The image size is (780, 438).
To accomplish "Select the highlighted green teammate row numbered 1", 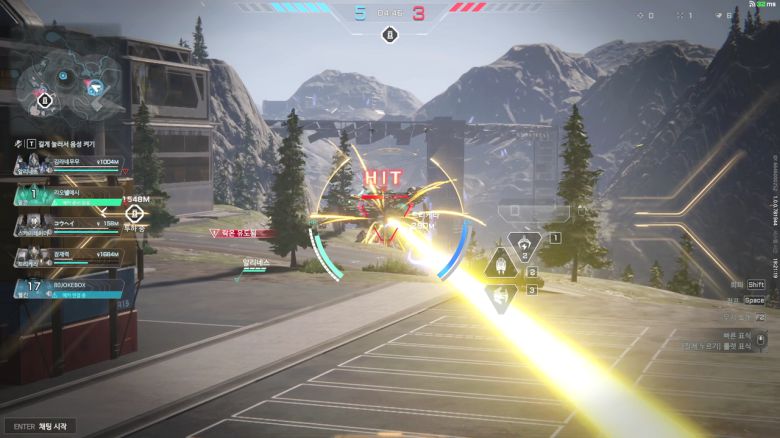I will (x=68, y=196).
